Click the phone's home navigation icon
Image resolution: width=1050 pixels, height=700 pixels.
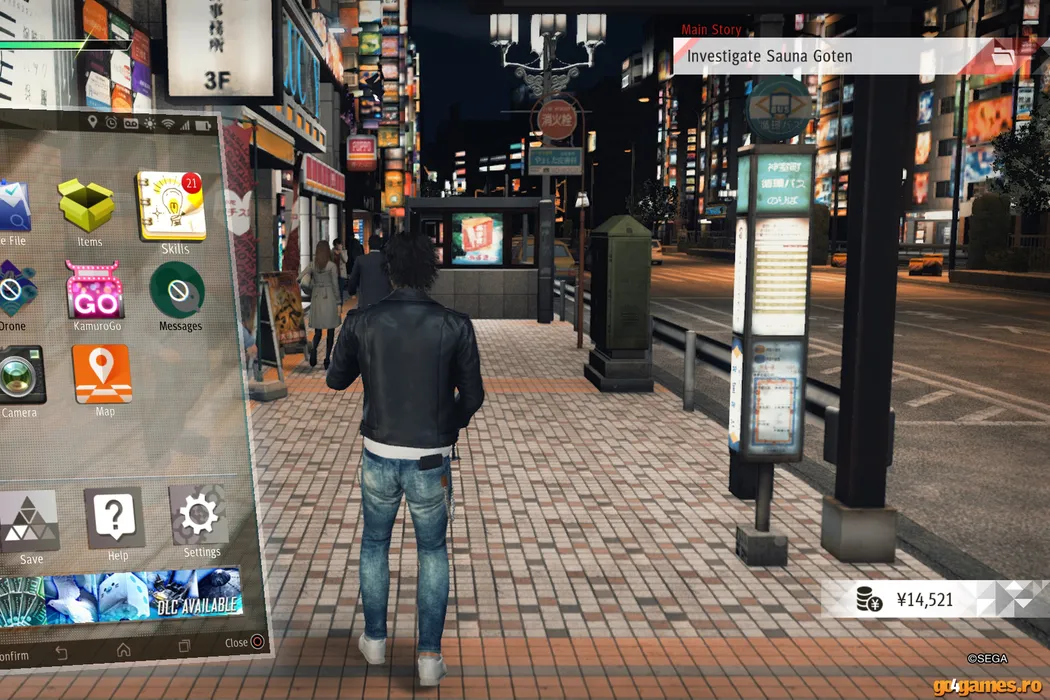(124, 650)
